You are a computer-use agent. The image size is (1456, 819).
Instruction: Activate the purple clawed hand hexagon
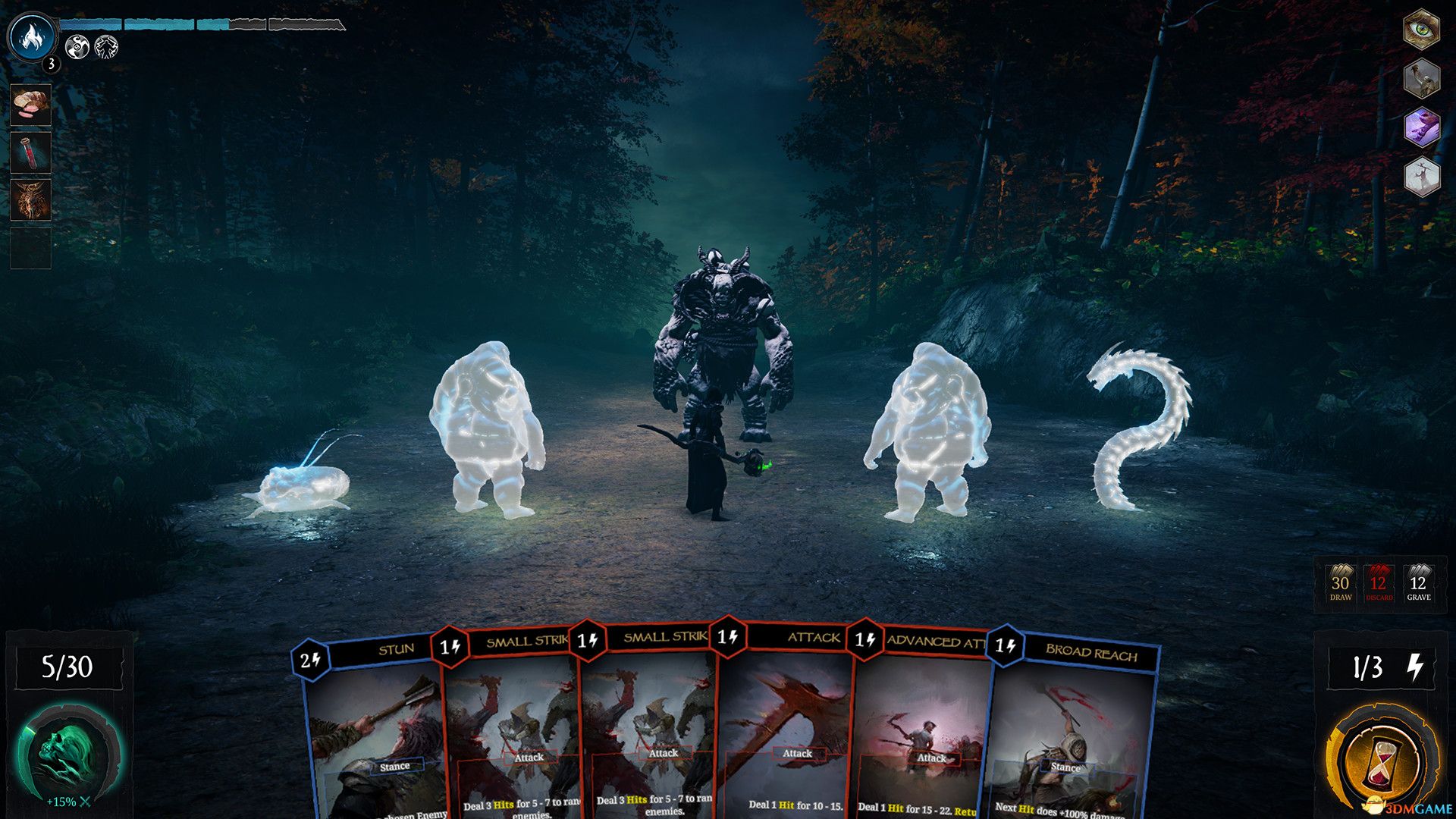coord(1421,127)
